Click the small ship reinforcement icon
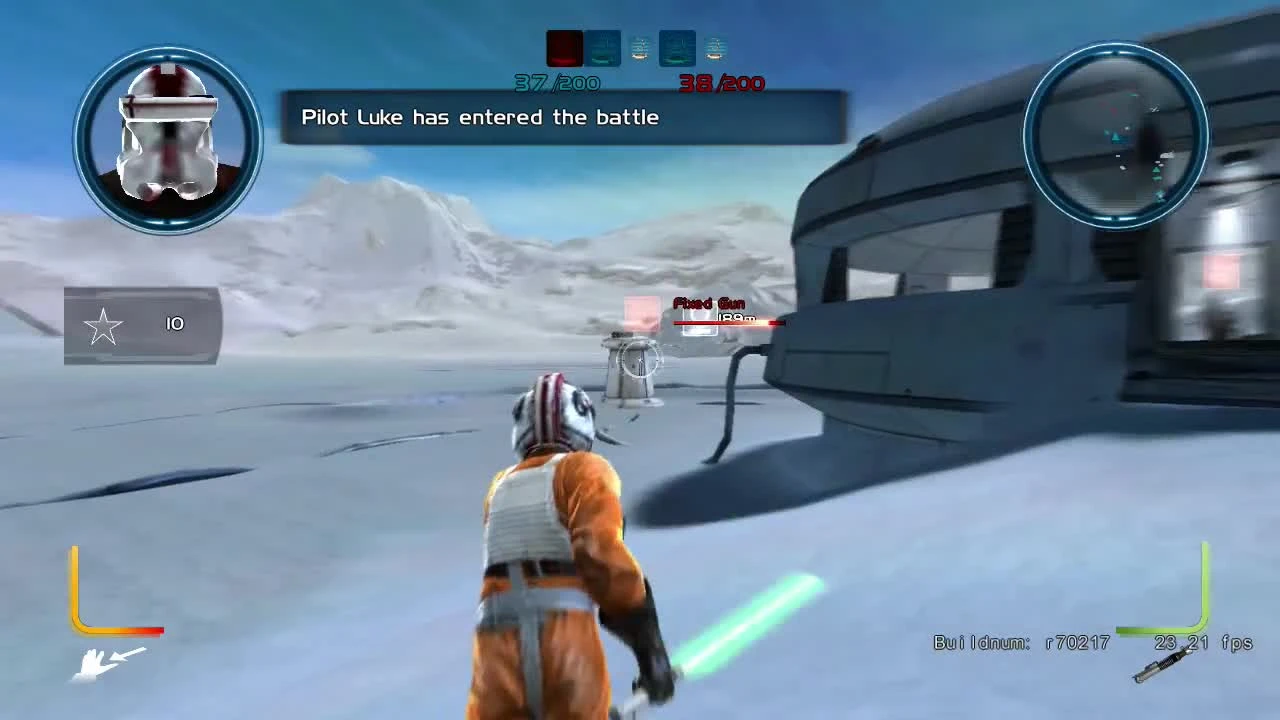Viewport: 1280px width, 720px height. (x=640, y=47)
